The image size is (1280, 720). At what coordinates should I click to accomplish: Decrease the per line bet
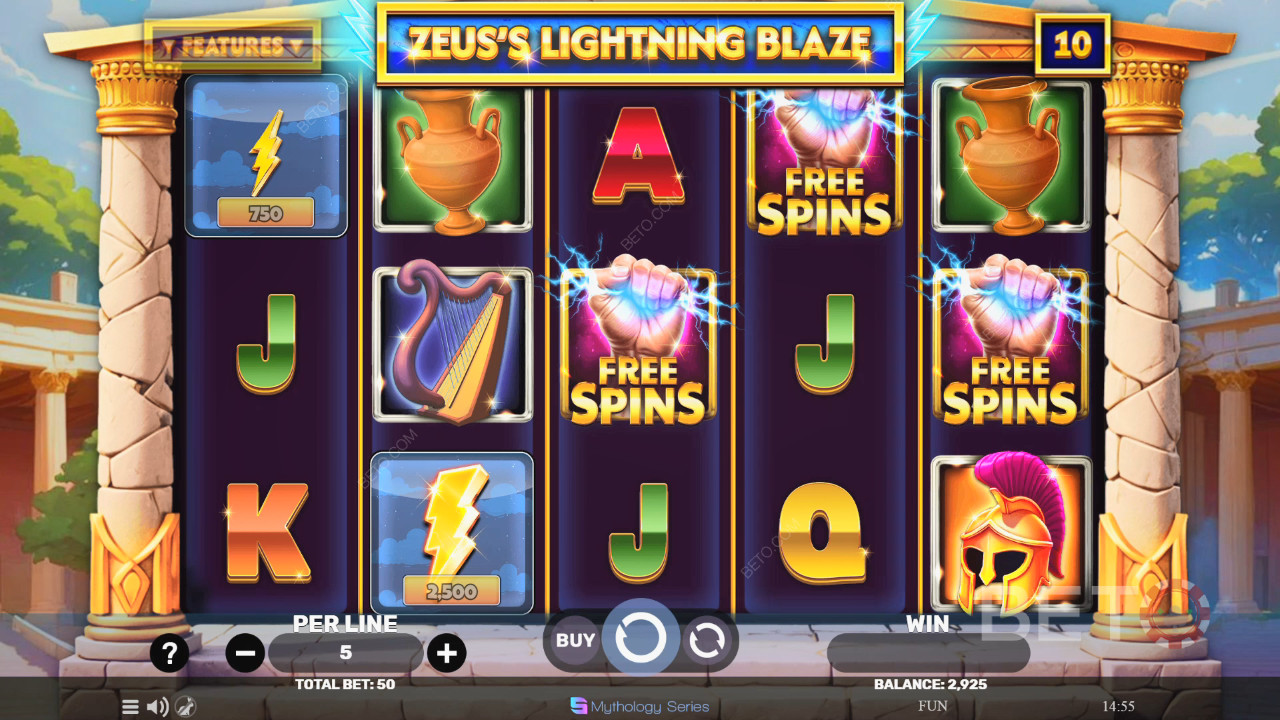(x=245, y=654)
